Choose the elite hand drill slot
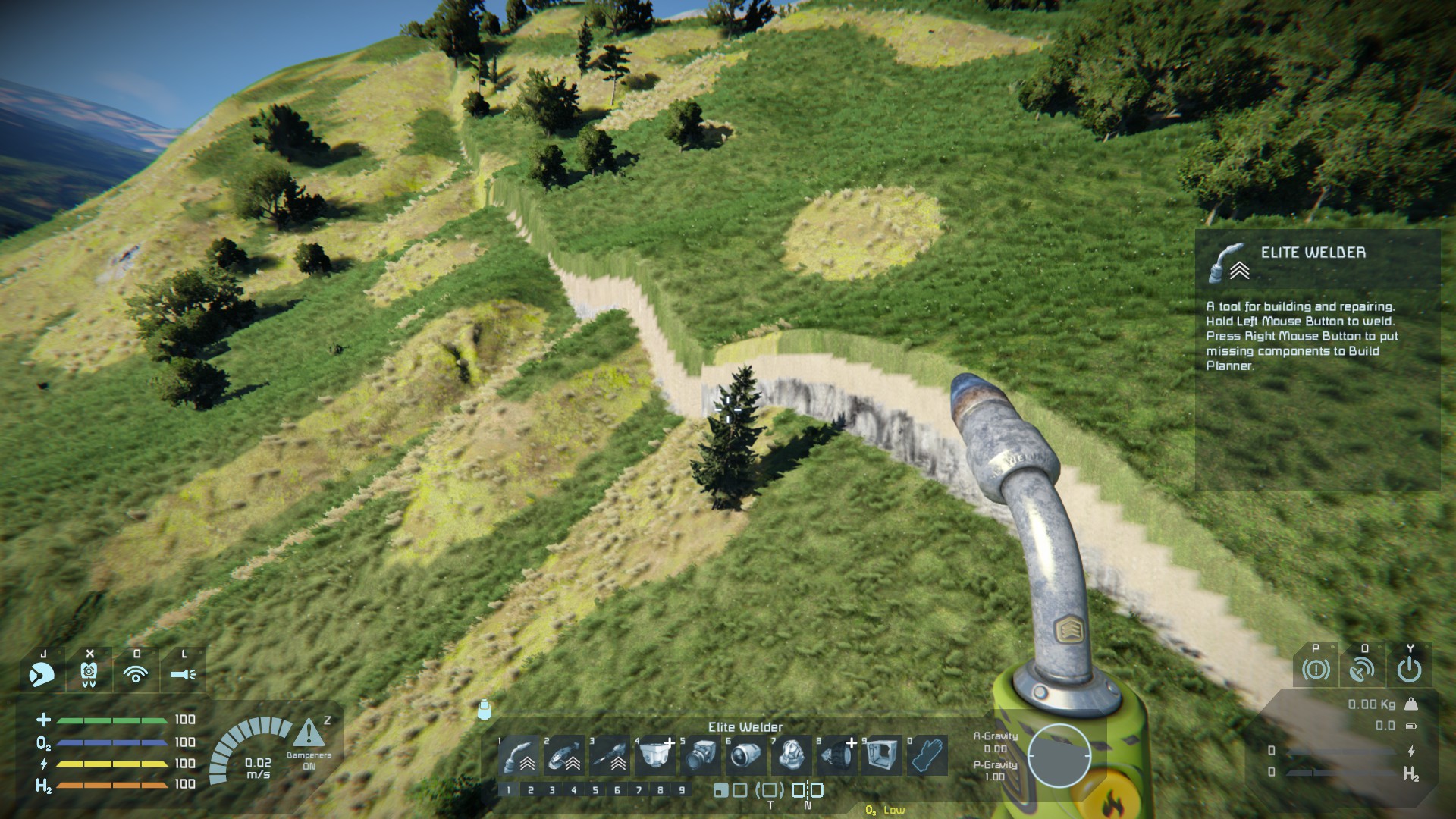The height and width of the screenshot is (819, 1456). pos(610,755)
